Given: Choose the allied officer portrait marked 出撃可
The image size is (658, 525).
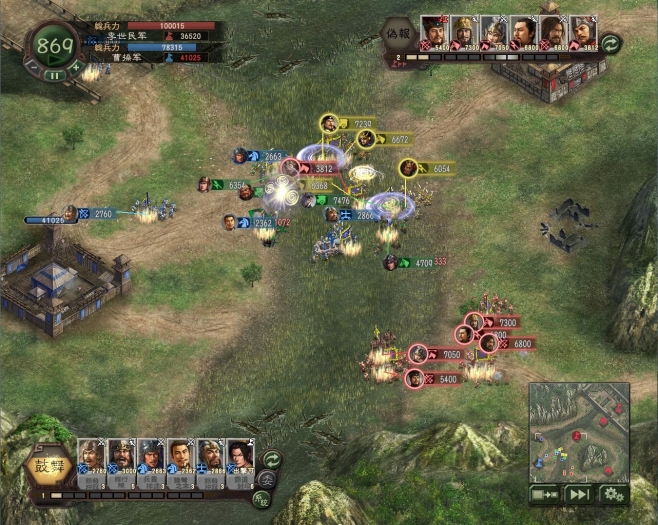Looking at the screenshot, I should point(240,457).
